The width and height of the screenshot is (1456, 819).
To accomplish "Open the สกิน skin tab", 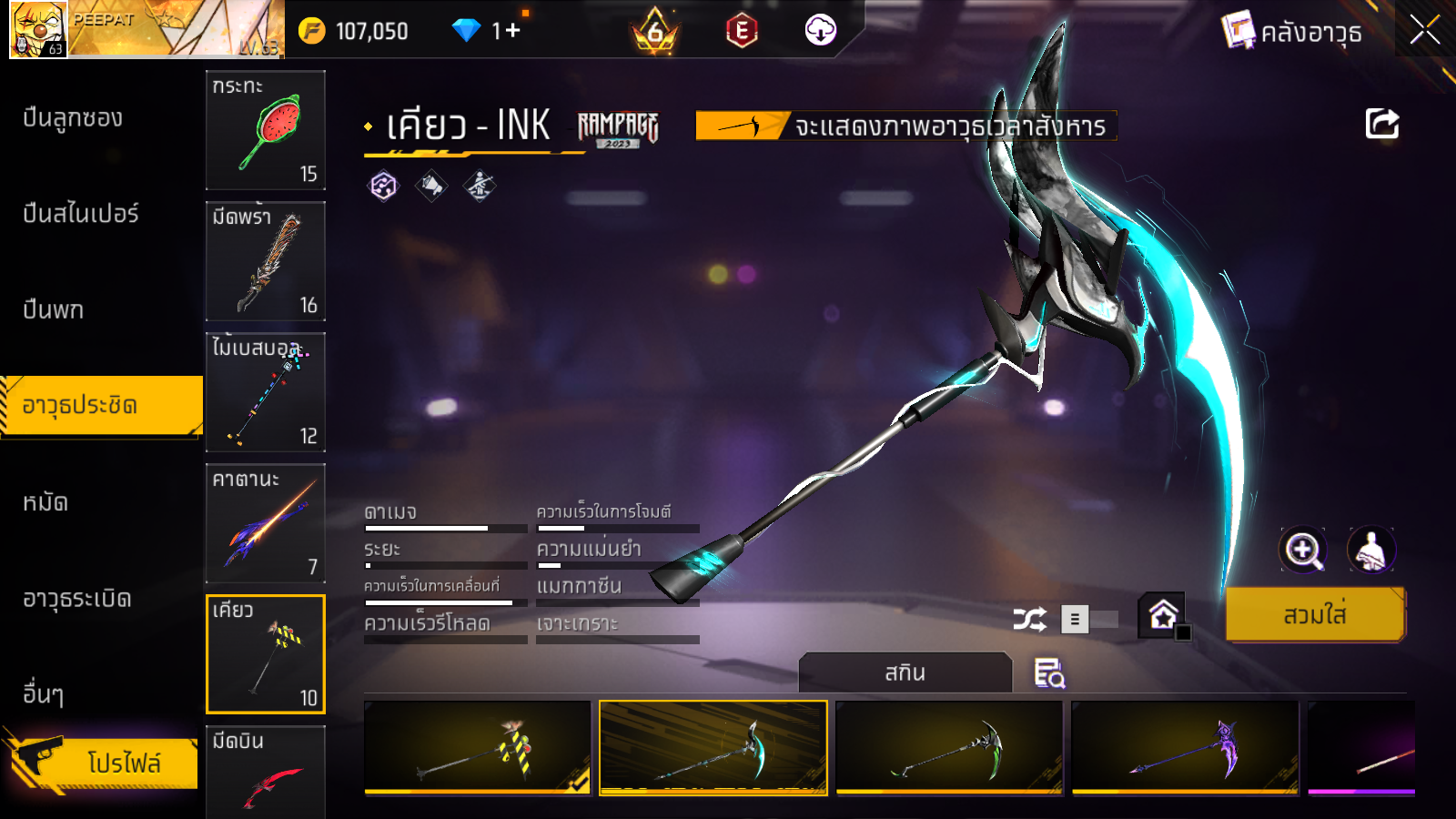I will pos(905,673).
